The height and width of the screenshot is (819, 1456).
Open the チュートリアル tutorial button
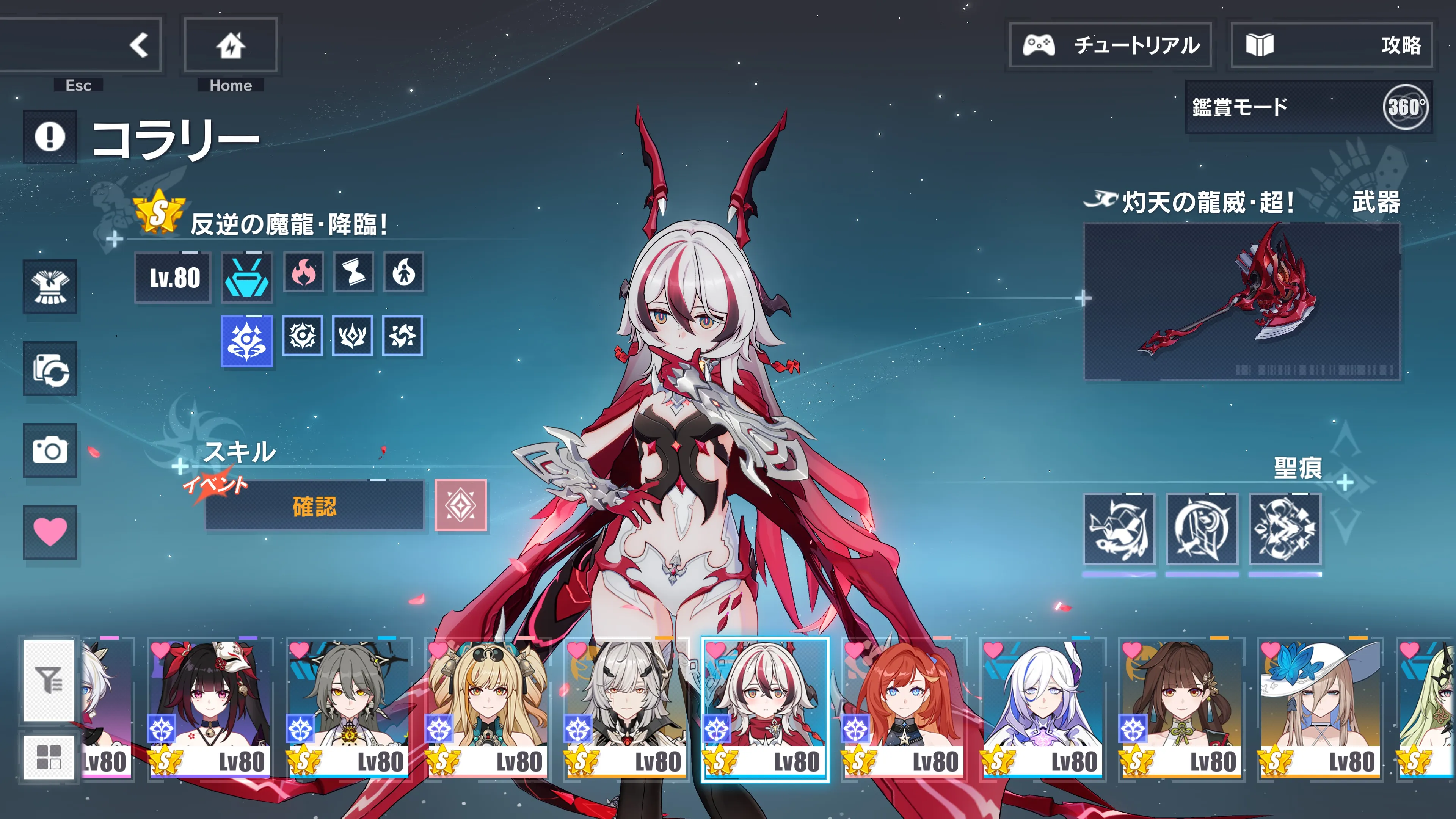[1110, 45]
